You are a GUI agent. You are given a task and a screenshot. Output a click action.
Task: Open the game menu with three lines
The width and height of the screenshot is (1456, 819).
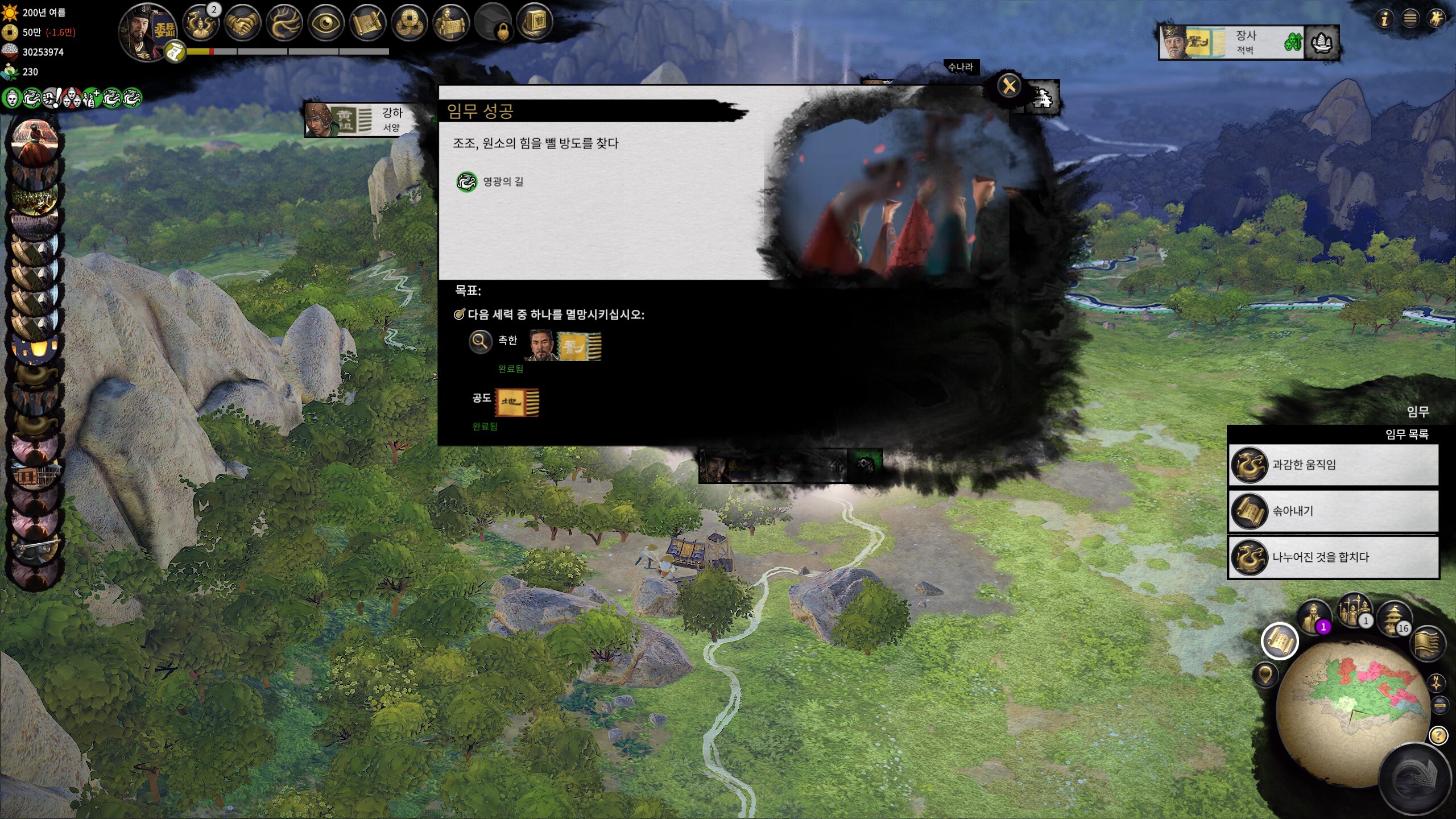click(1410, 19)
